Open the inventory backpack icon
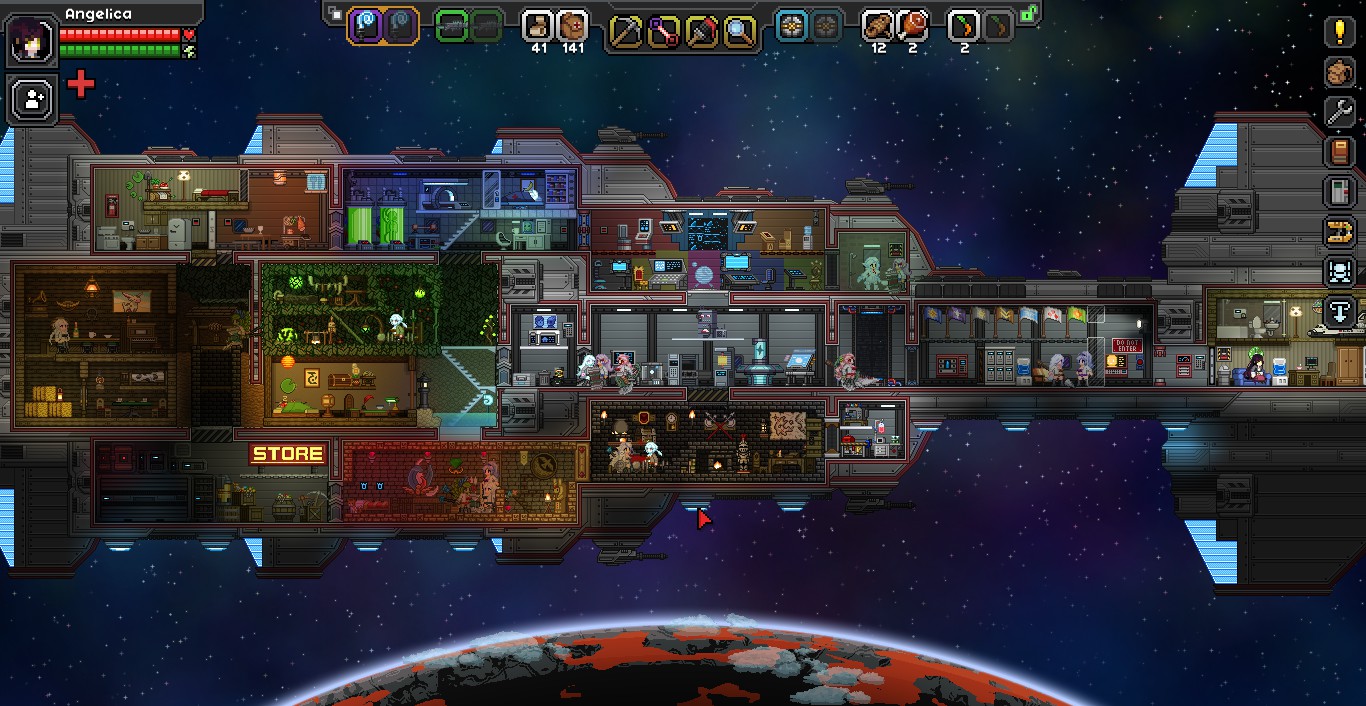The image size is (1366, 706). [x=1340, y=72]
